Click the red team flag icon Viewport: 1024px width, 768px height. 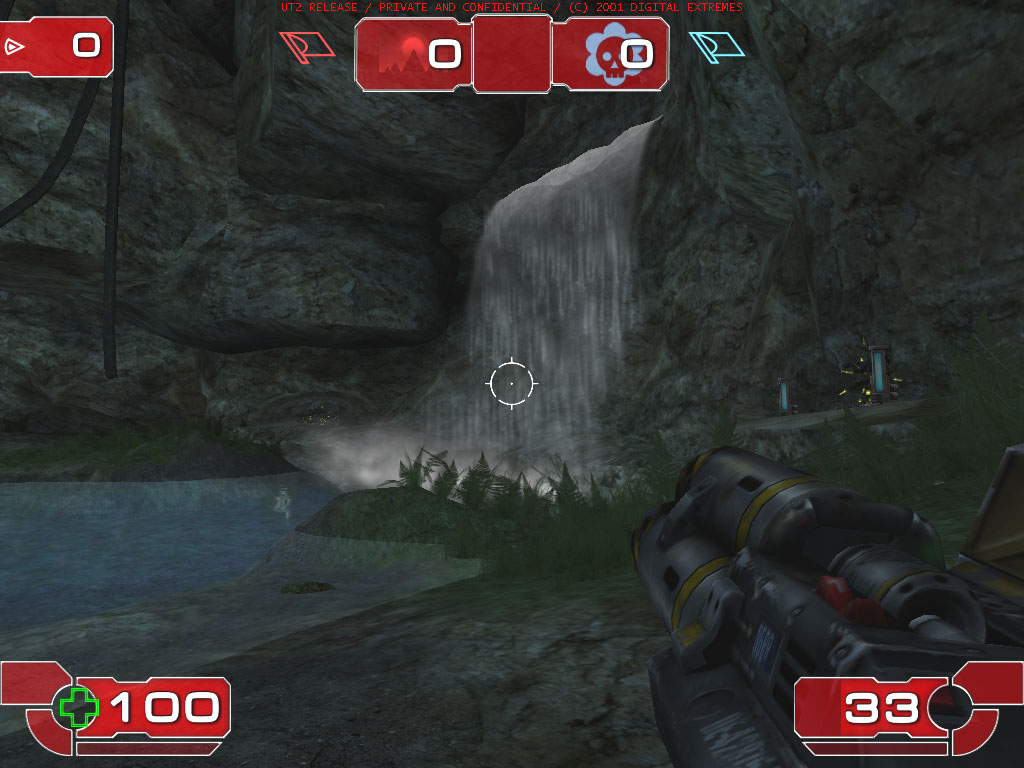coord(306,47)
